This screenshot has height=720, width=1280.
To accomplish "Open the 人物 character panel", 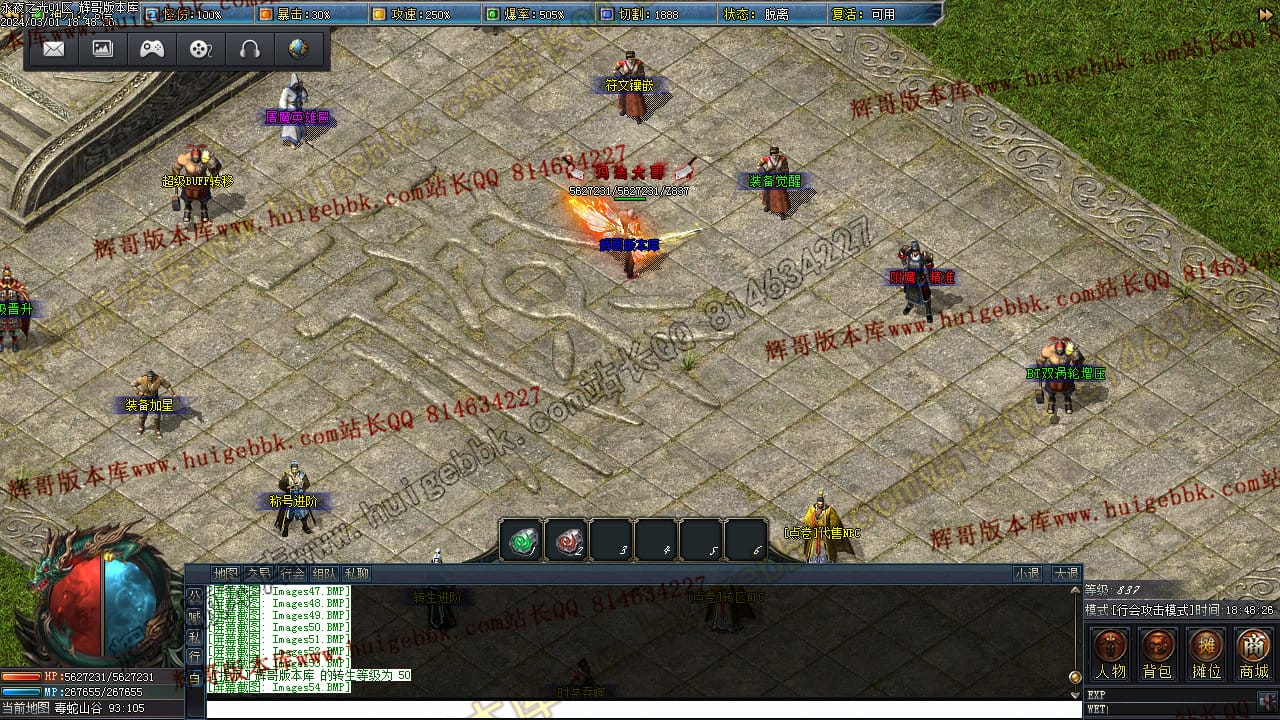I will pyautogui.click(x=1110, y=654).
